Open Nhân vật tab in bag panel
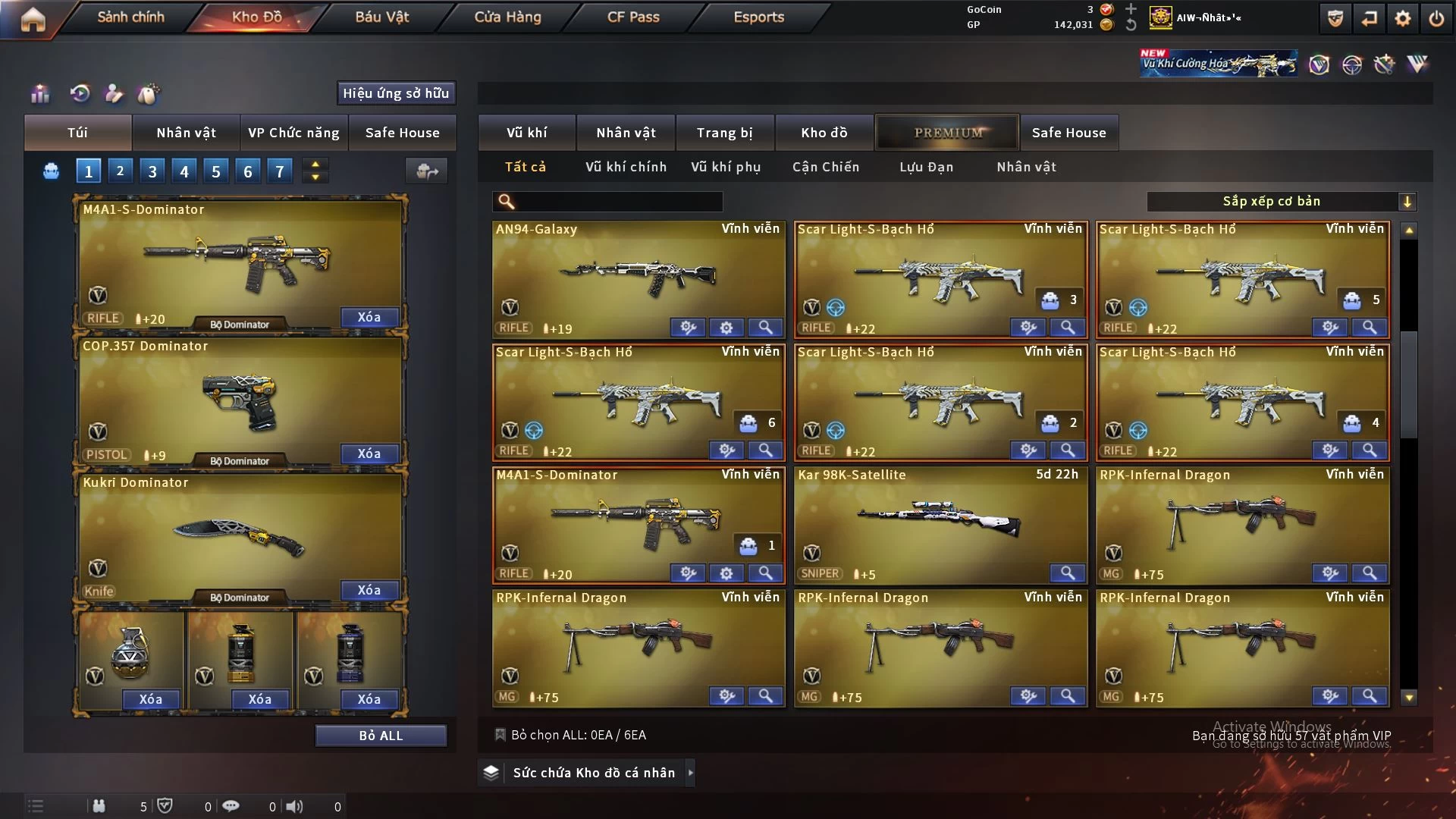Viewport: 1456px width, 819px height. point(186,133)
